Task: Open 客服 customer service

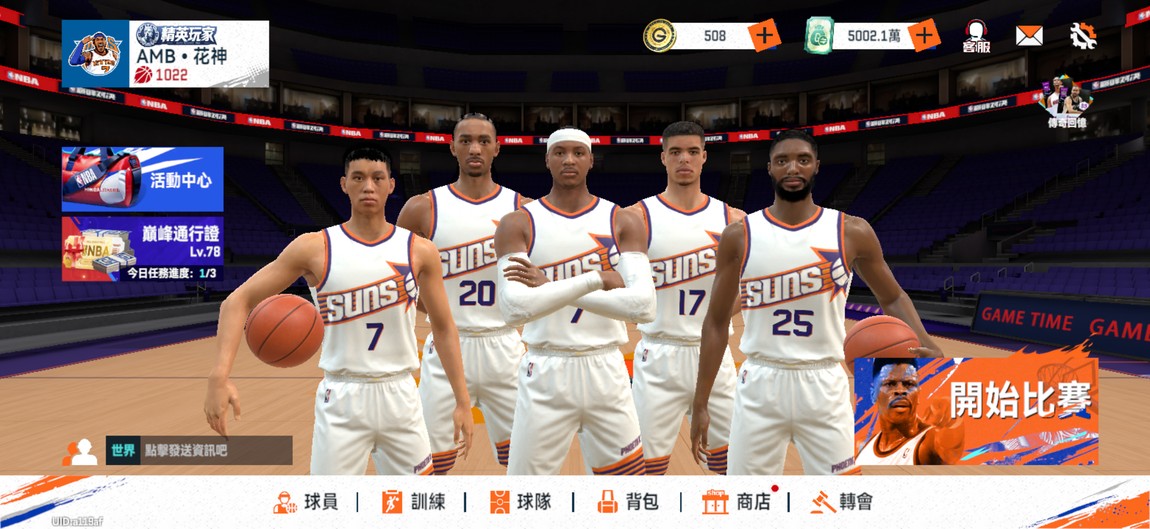Action: click(x=976, y=37)
